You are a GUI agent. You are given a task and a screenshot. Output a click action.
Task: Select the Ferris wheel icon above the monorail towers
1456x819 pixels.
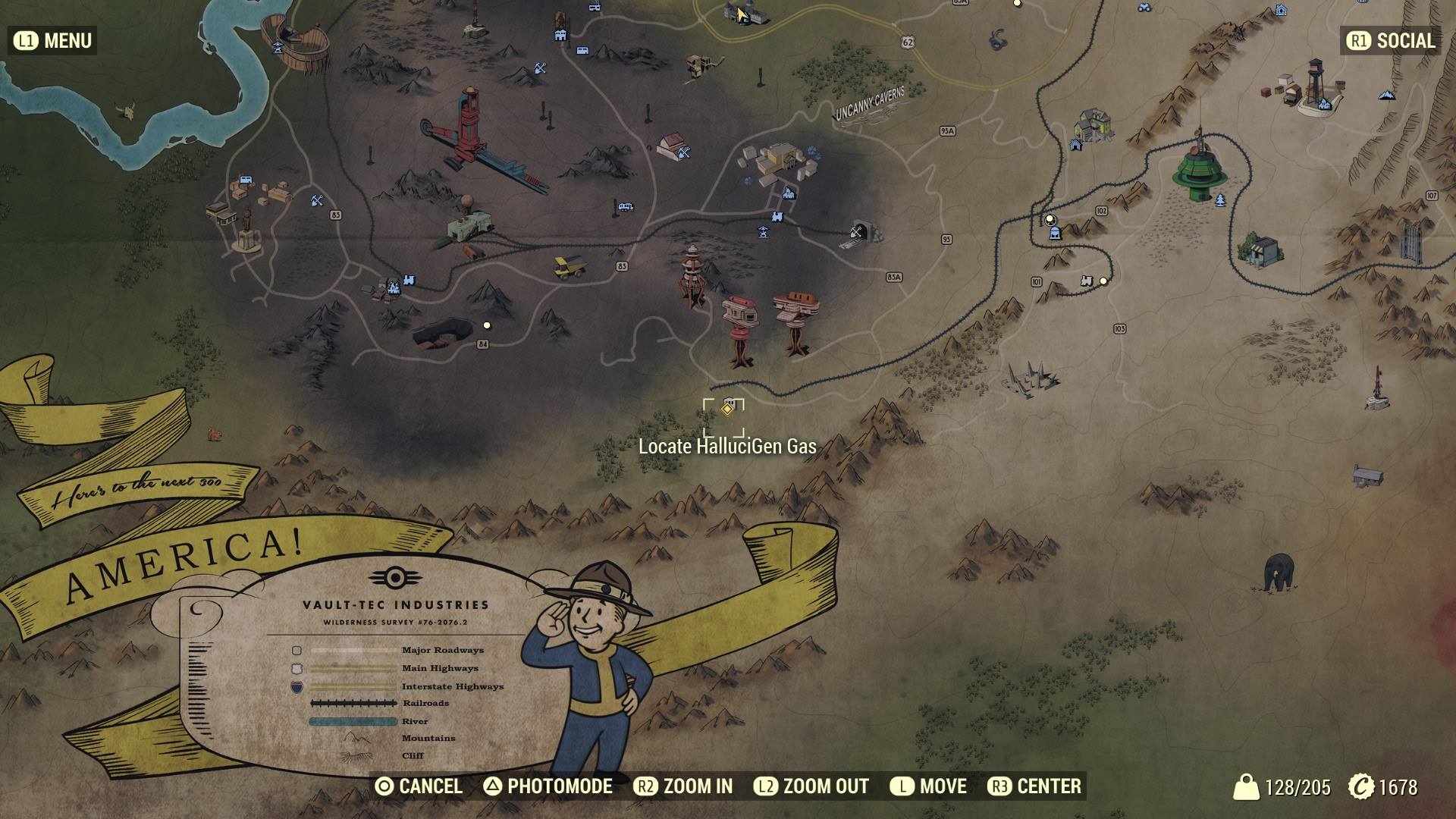pyautogui.click(x=763, y=232)
